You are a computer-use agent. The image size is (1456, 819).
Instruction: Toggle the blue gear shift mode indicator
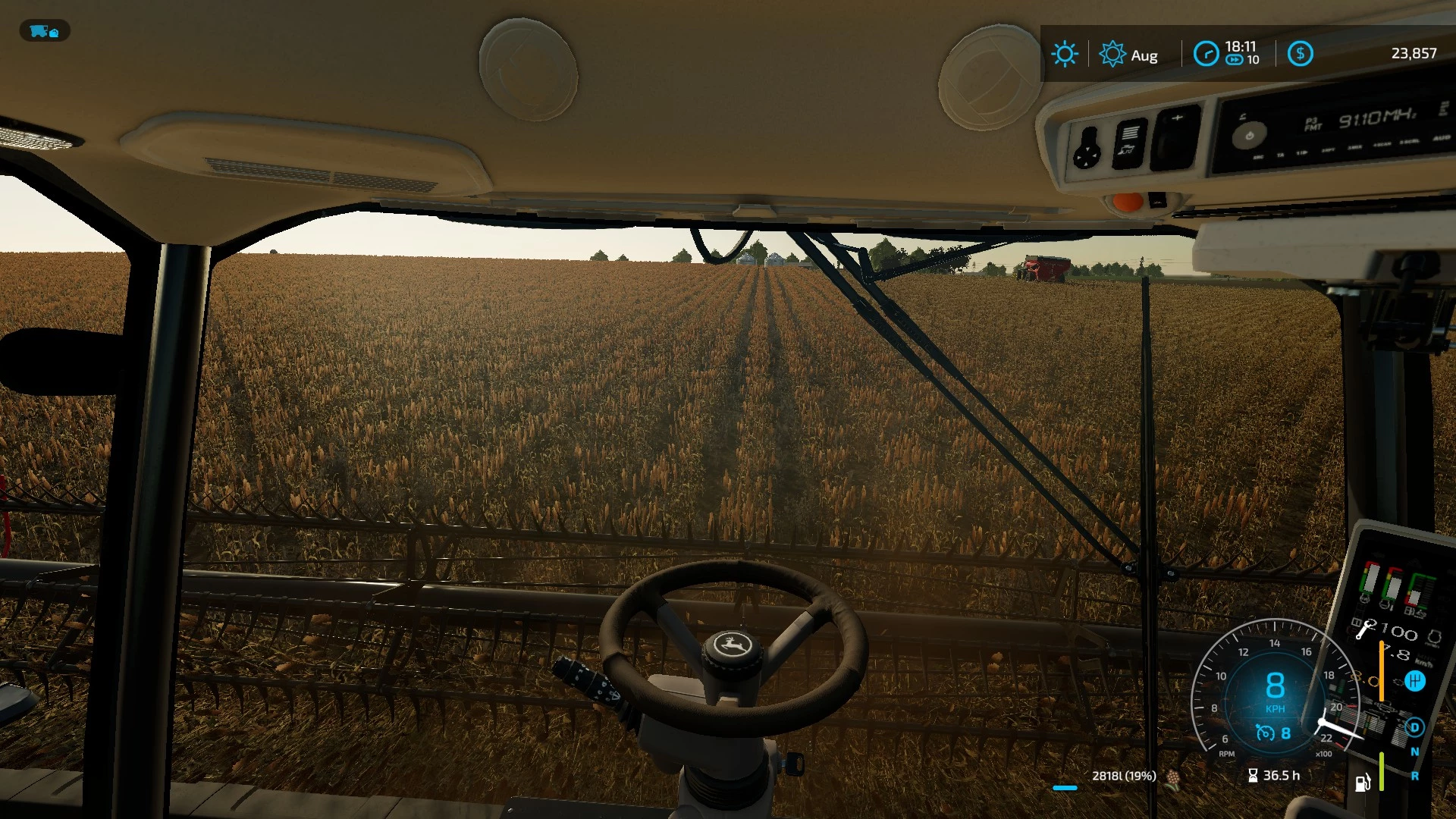pos(1415,681)
